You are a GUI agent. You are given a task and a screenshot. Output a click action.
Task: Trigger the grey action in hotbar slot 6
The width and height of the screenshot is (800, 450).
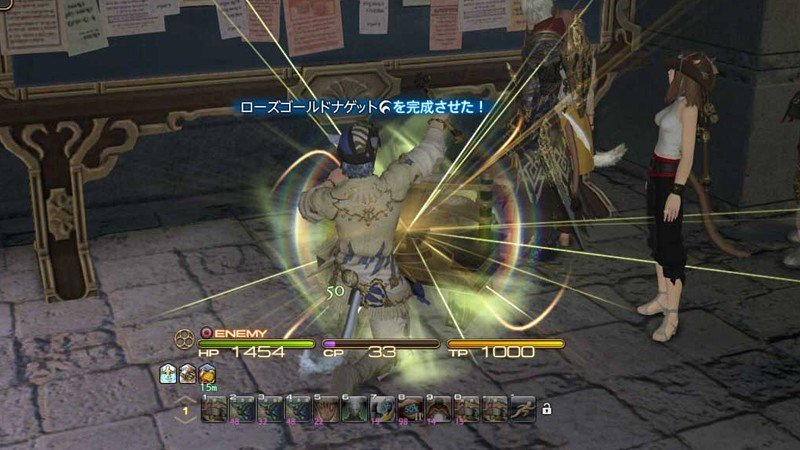tap(354, 408)
